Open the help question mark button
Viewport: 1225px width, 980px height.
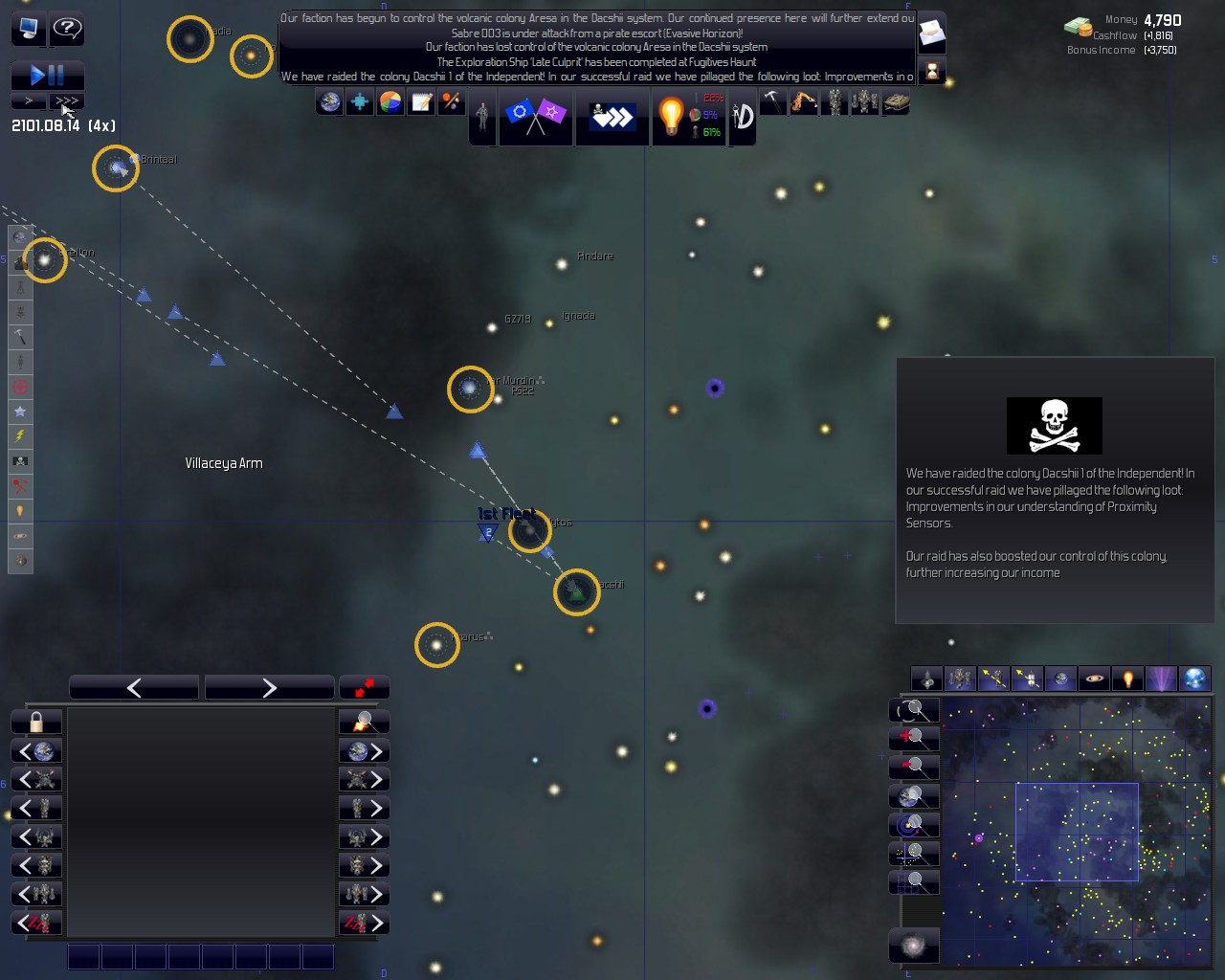67,29
